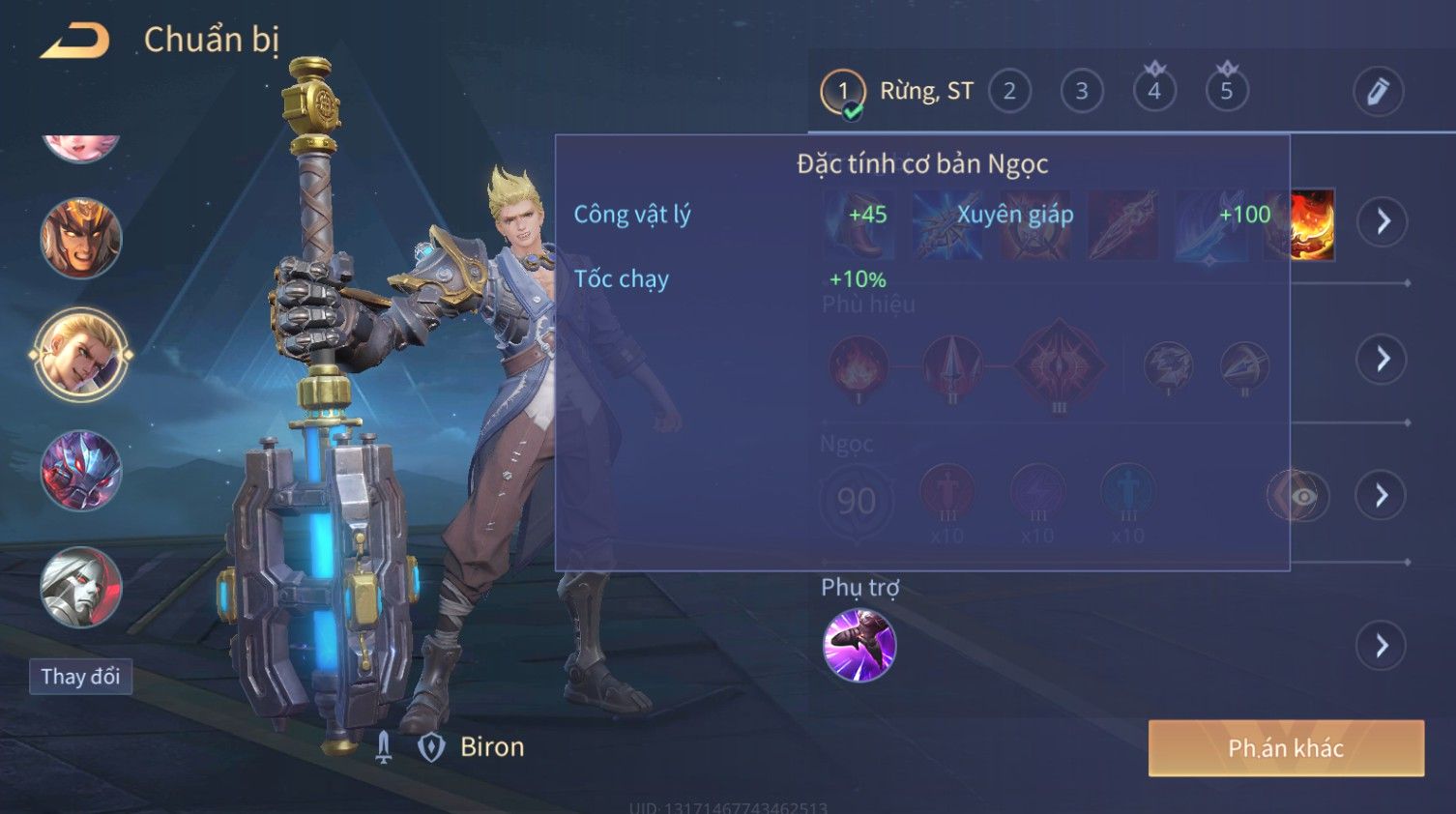The width and height of the screenshot is (1456, 814).
Task: Pick the purple armored hero portrait
Action: pyautogui.click(x=81, y=472)
